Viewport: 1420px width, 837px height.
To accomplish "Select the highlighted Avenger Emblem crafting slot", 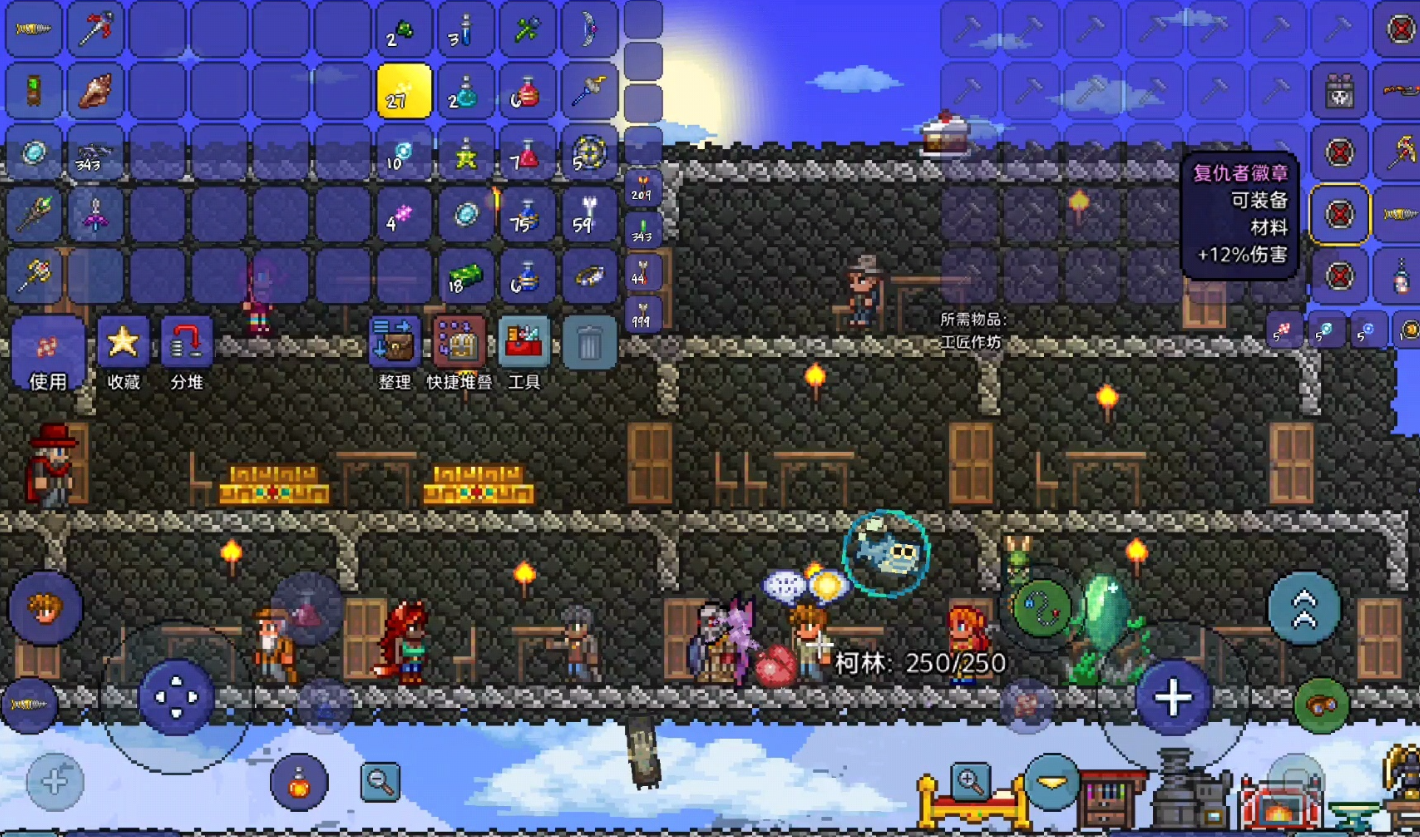I will (x=1339, y=214).
